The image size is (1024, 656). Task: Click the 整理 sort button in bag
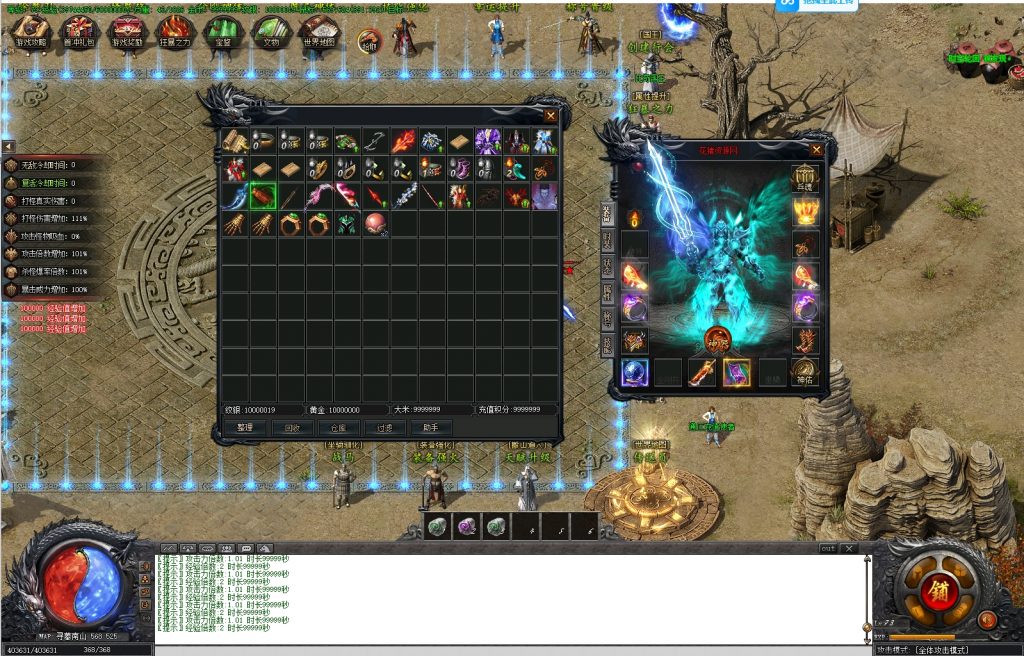pyautogui.click(x=245, y=427)
